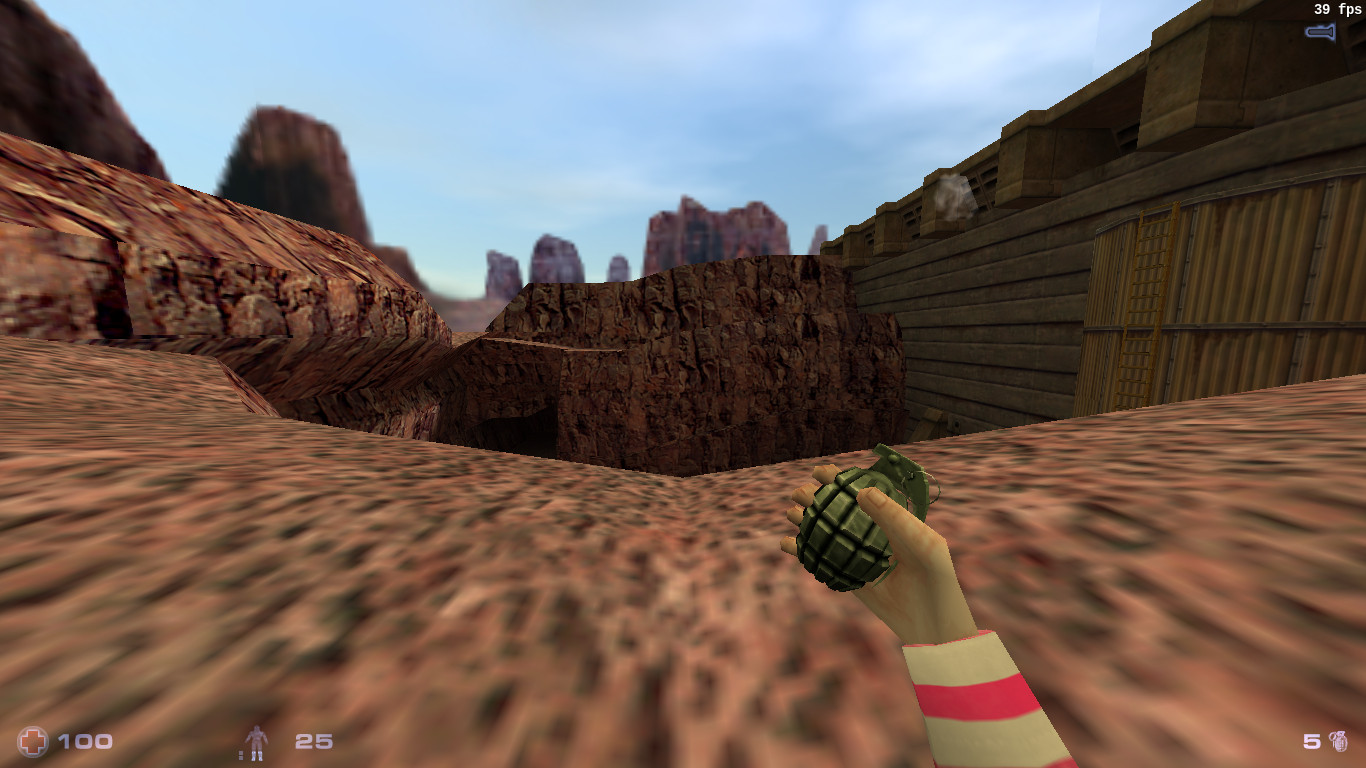Click the red health cross icon

33,741
